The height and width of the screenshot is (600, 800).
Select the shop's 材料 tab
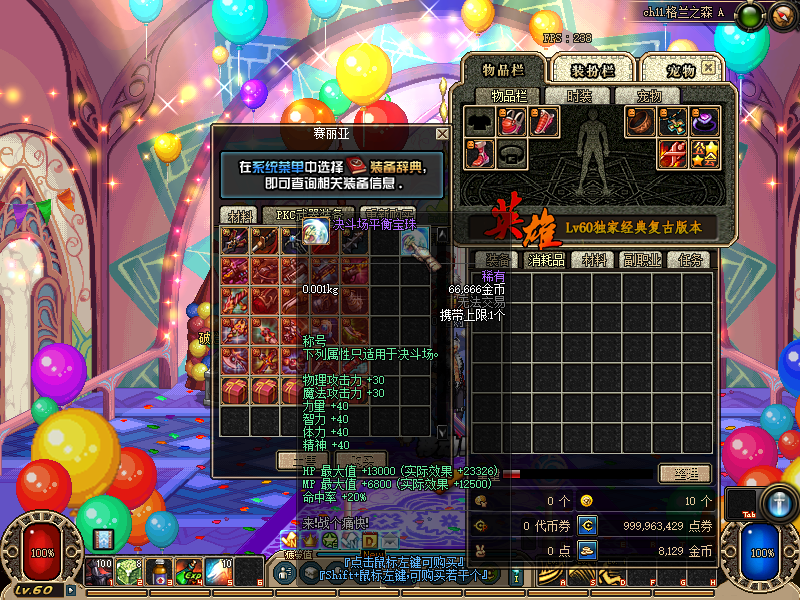pos(240,214)
